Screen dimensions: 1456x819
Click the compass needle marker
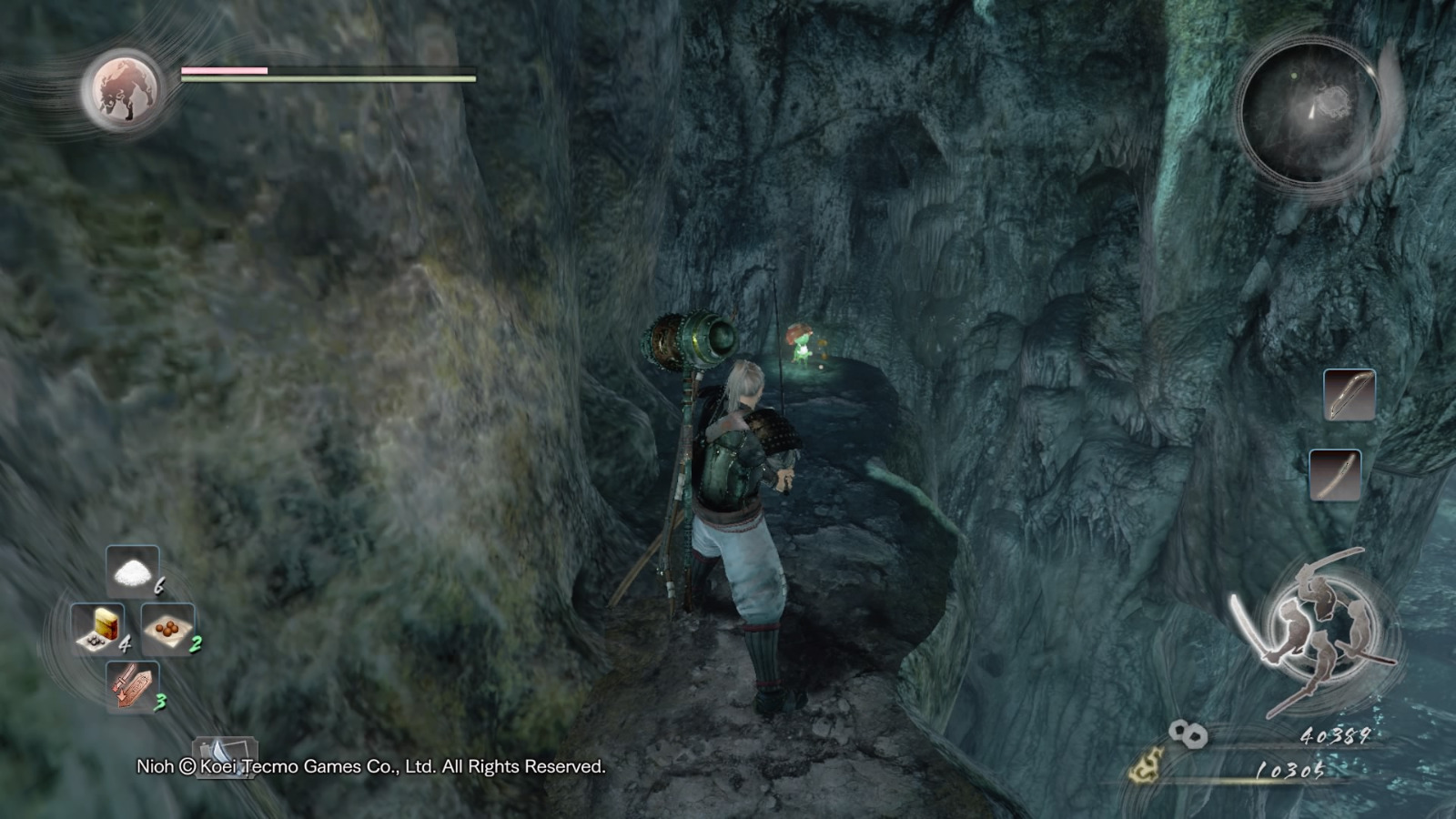pyautogui.click(x=1310, y=109)
